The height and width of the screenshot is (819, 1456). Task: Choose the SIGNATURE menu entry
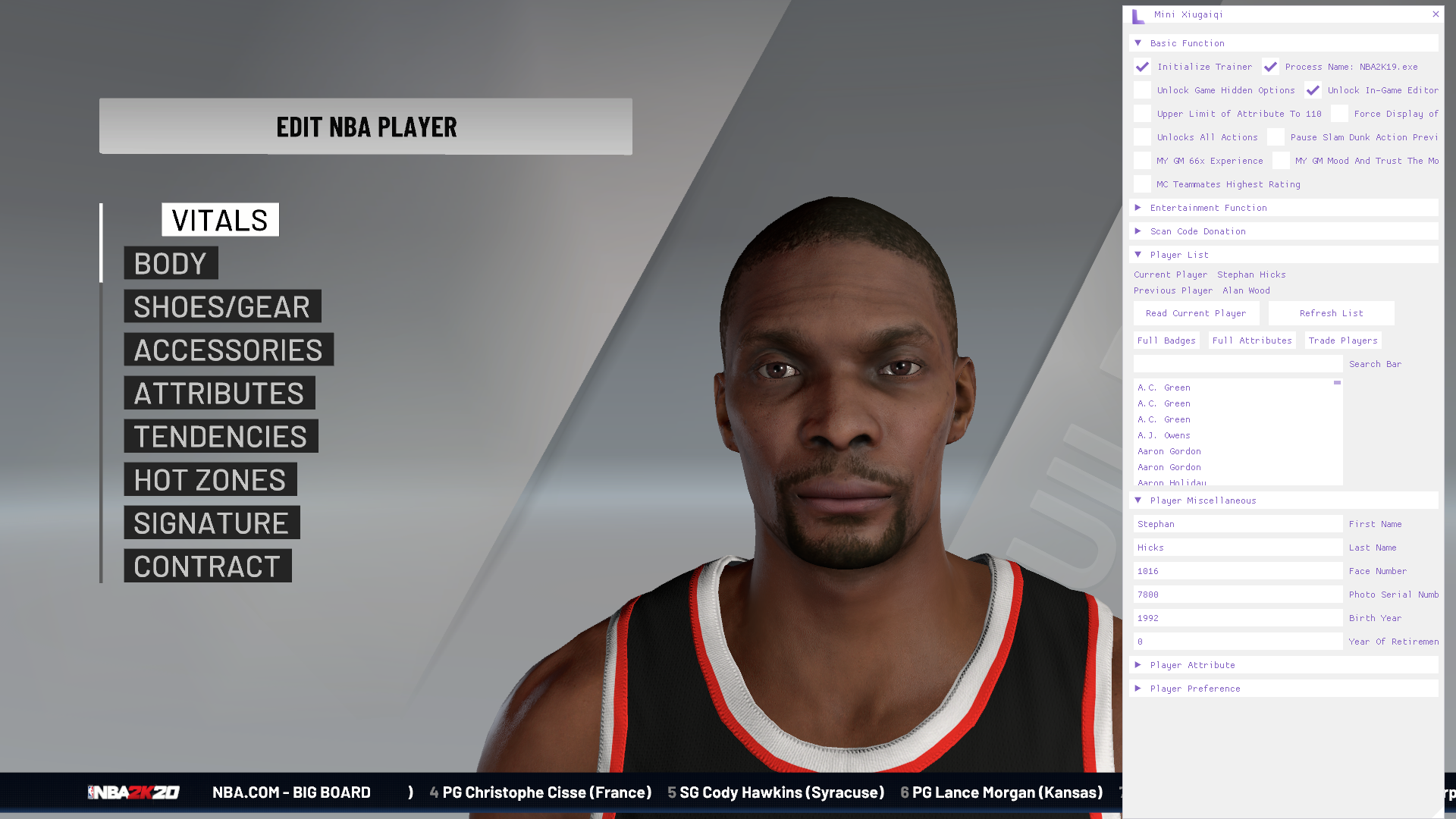[x=212, y=522]
